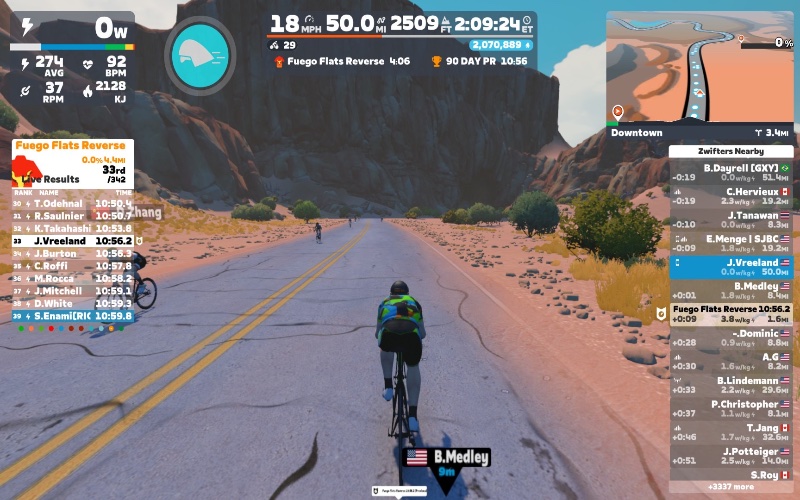
Task: Select the Fuego Flats Reverse leaderboard title
Action: coord(69,146)
